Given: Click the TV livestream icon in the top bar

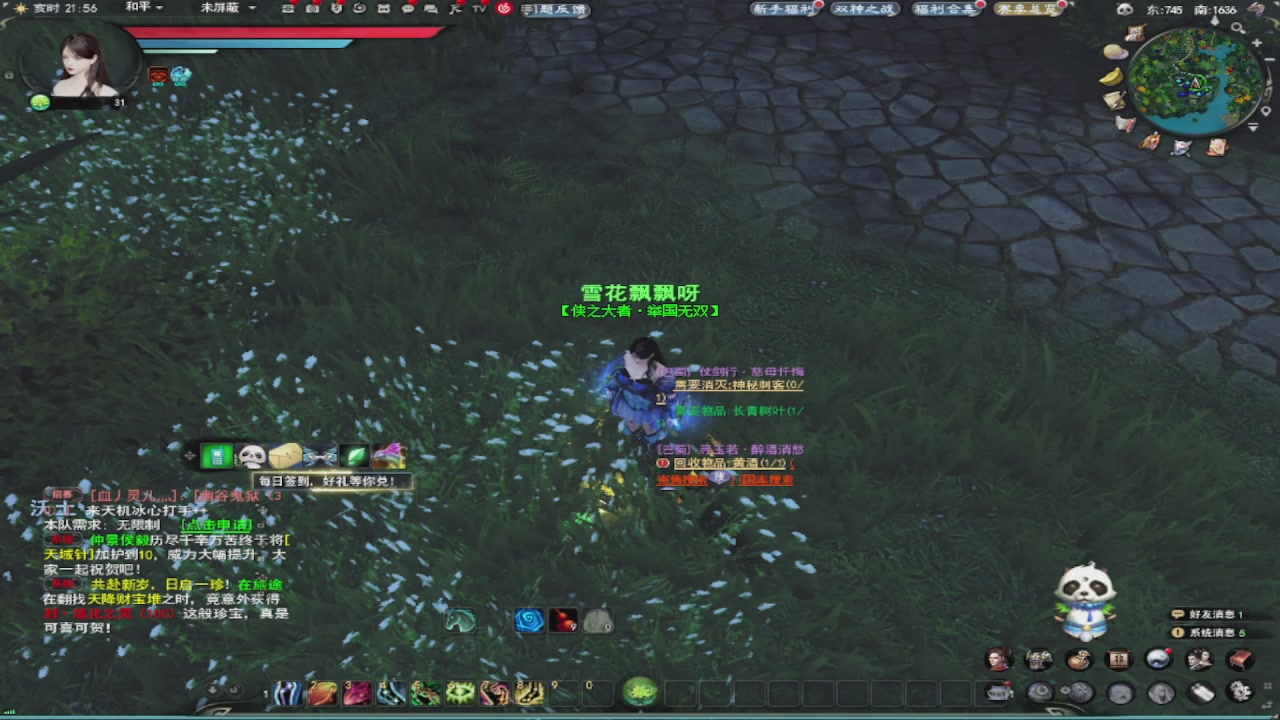Looking at the screenshot, I should click(x=479, y=9).
